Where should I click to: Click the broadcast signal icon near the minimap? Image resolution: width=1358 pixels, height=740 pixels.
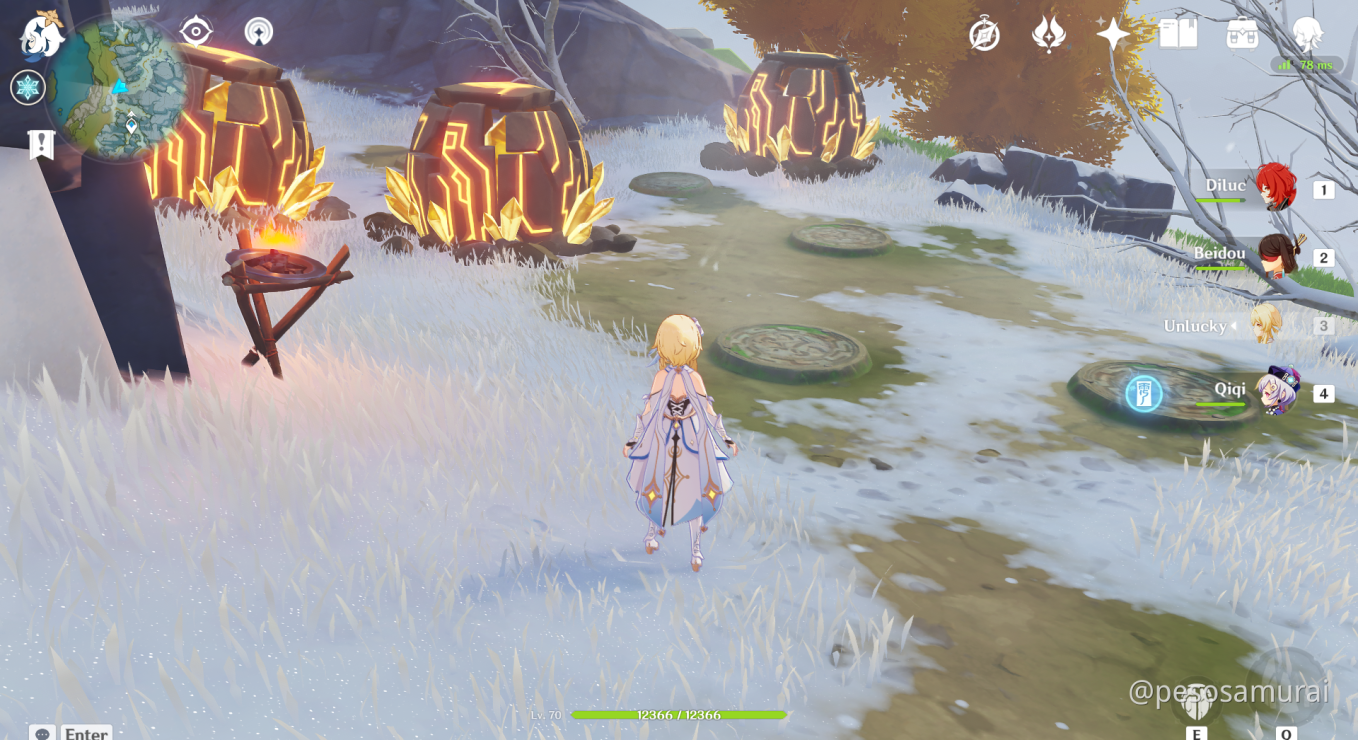tap(258, 31)
